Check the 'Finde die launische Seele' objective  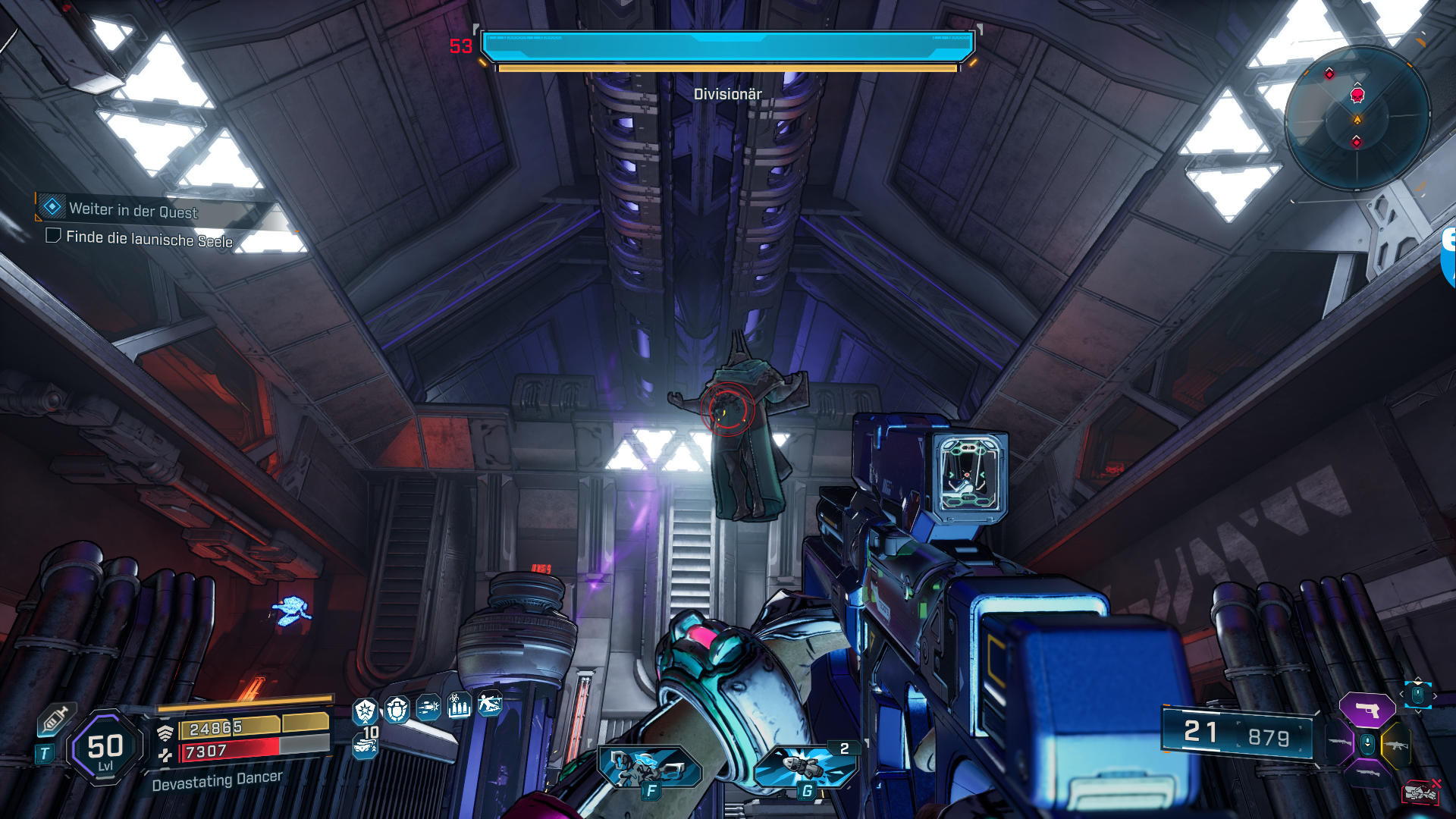tap(54, 236)
